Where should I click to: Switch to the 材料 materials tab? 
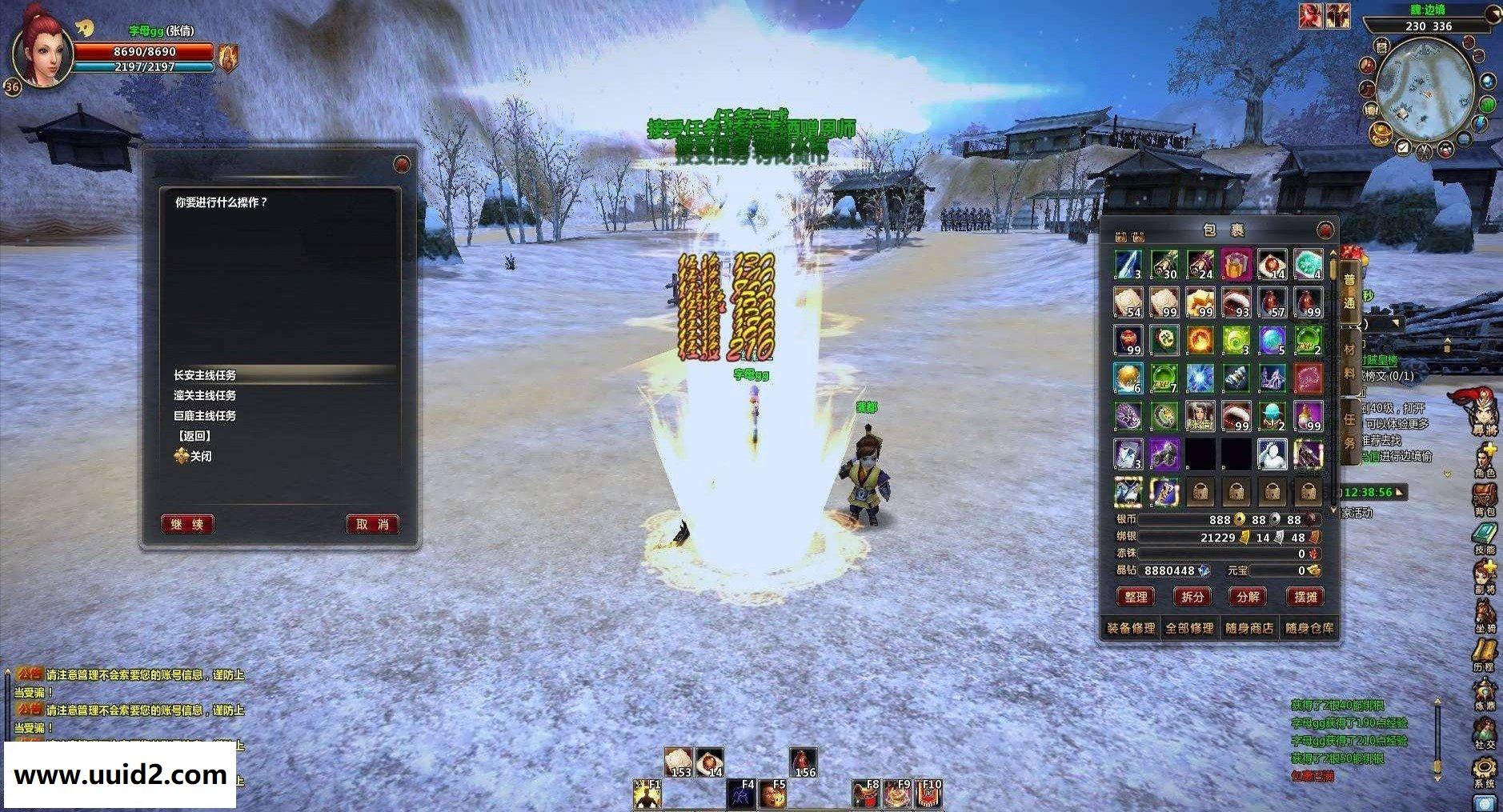pos(1349,360)
